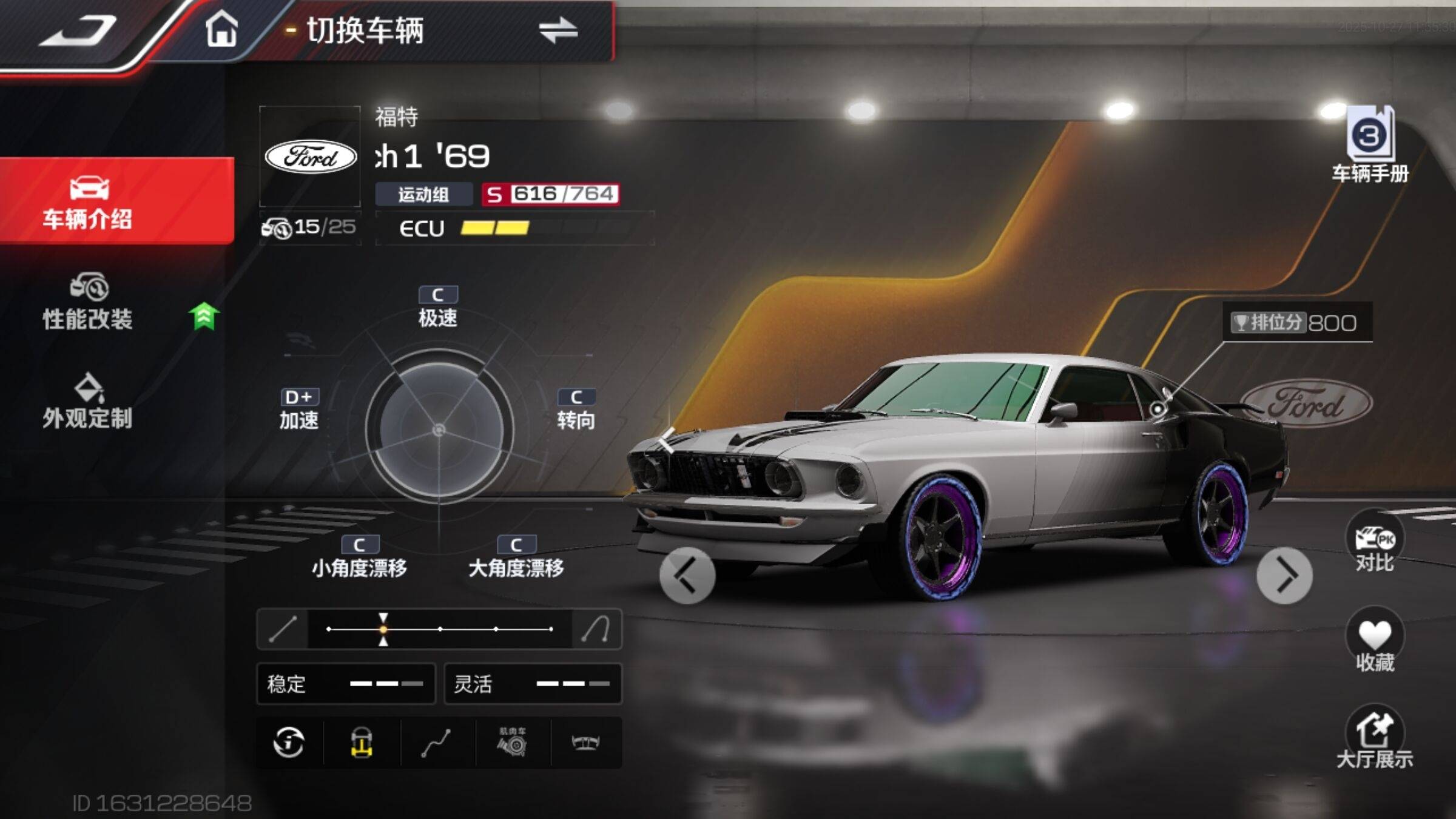Click the circular info icon in bottom toolbar
Screen dimensions: 1456x819
click(x=289, y=742)
